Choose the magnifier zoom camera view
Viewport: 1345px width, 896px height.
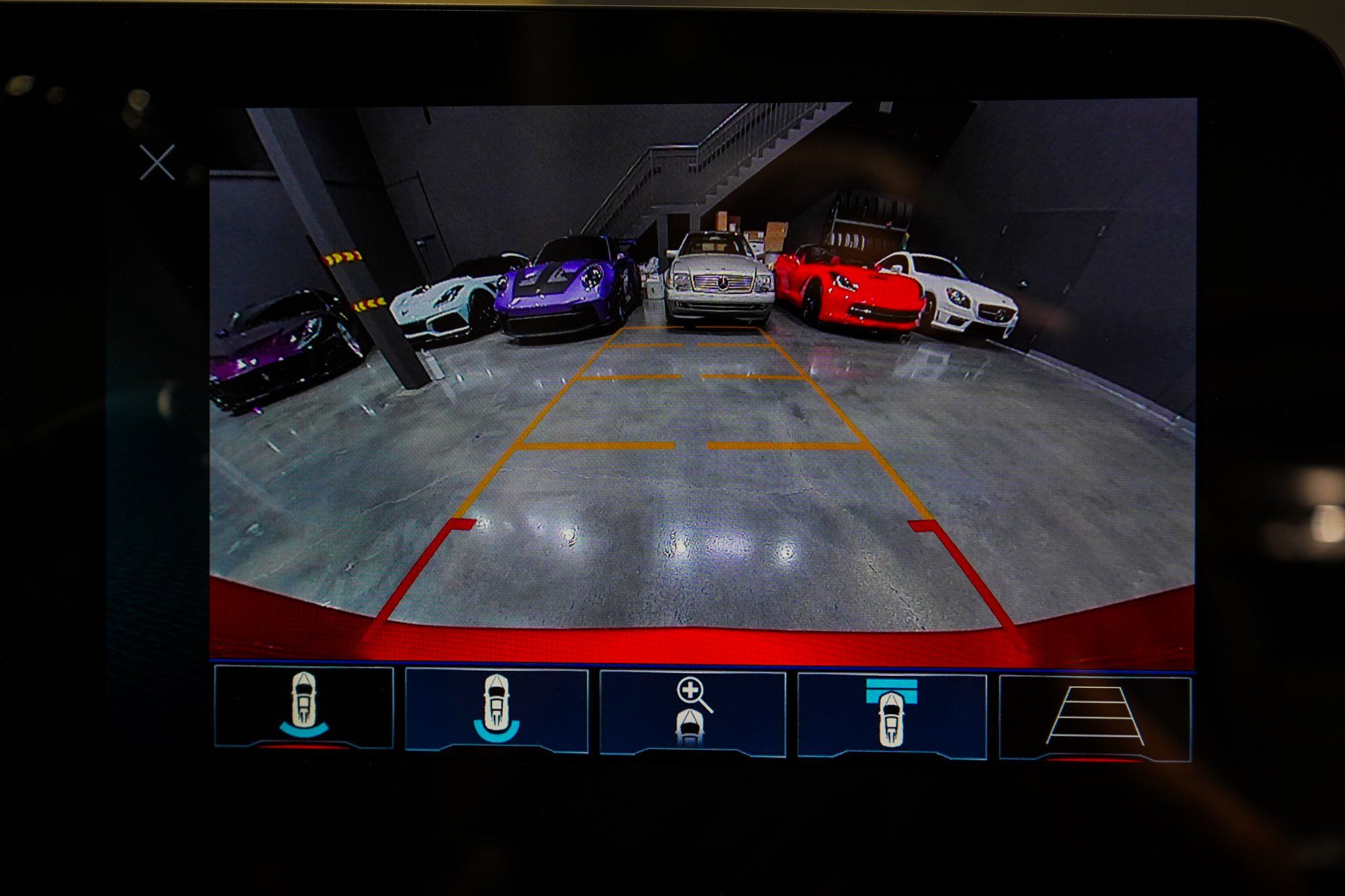pyautogui.click(x=693, y=713)
